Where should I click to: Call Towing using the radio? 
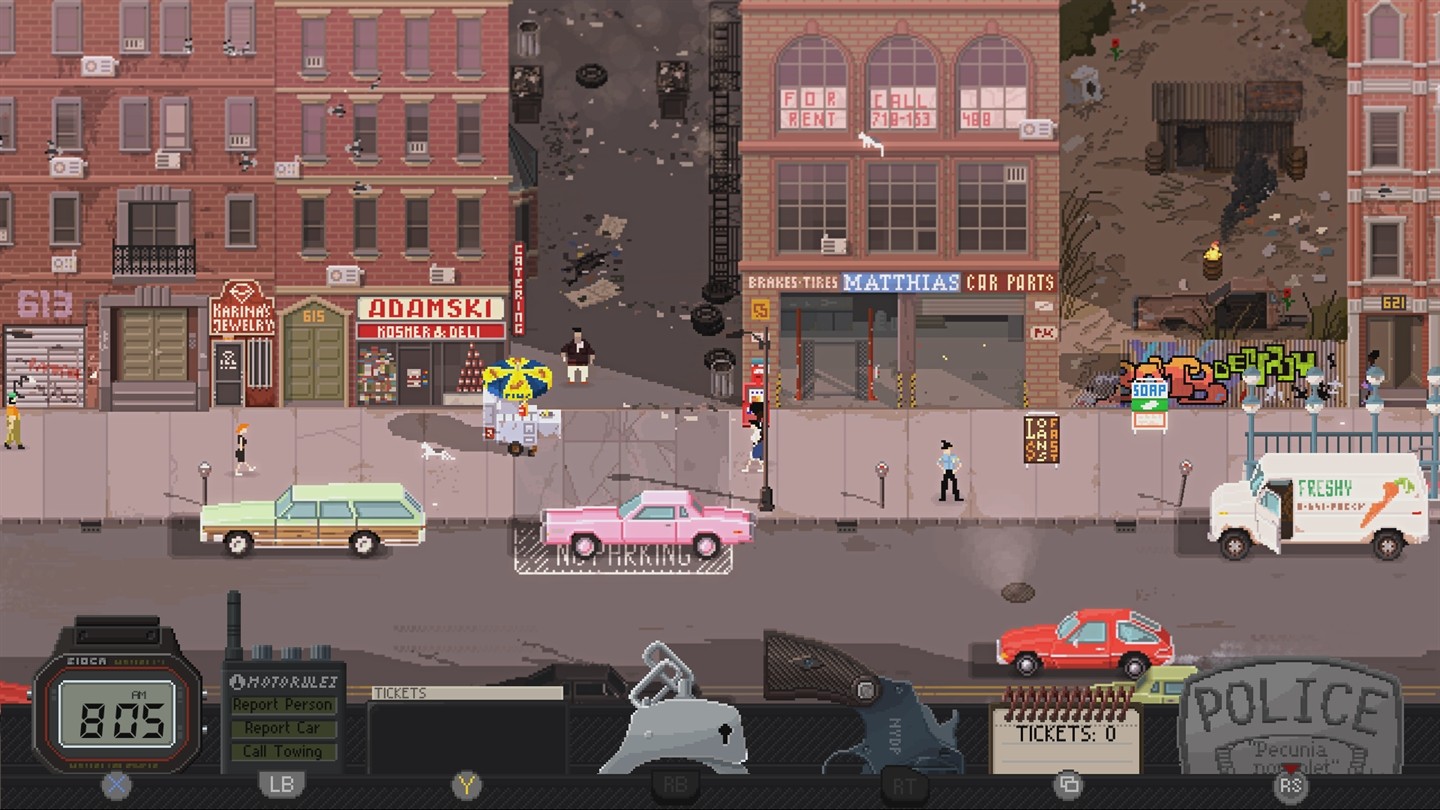[283, 751]
